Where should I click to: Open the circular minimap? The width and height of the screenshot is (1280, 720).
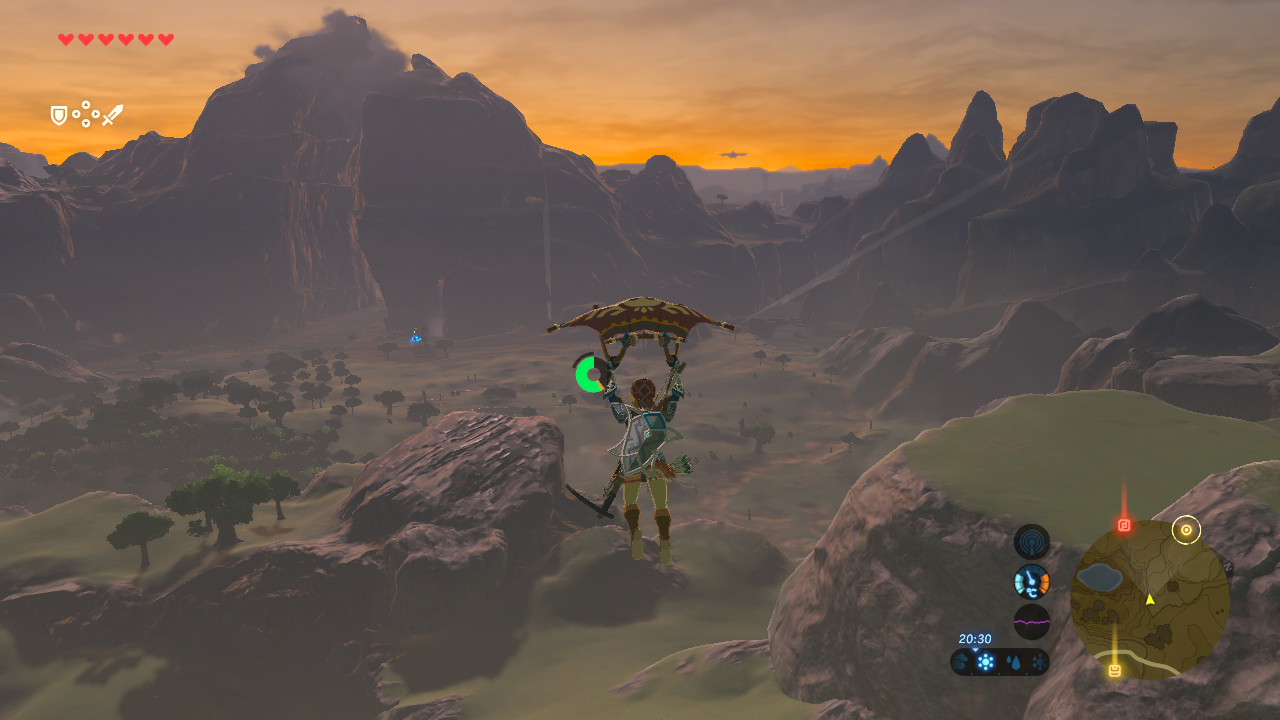[x=1149, y=600]
